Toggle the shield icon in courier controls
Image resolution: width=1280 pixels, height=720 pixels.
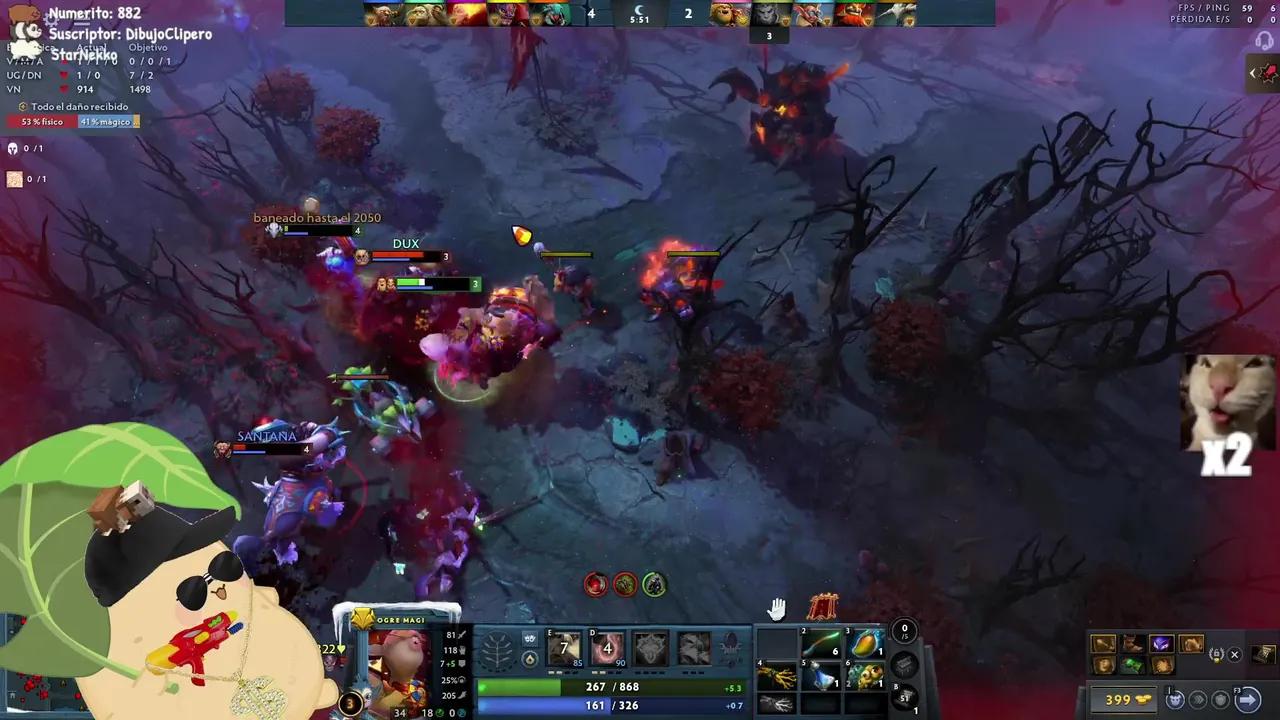pos(1217,700)
